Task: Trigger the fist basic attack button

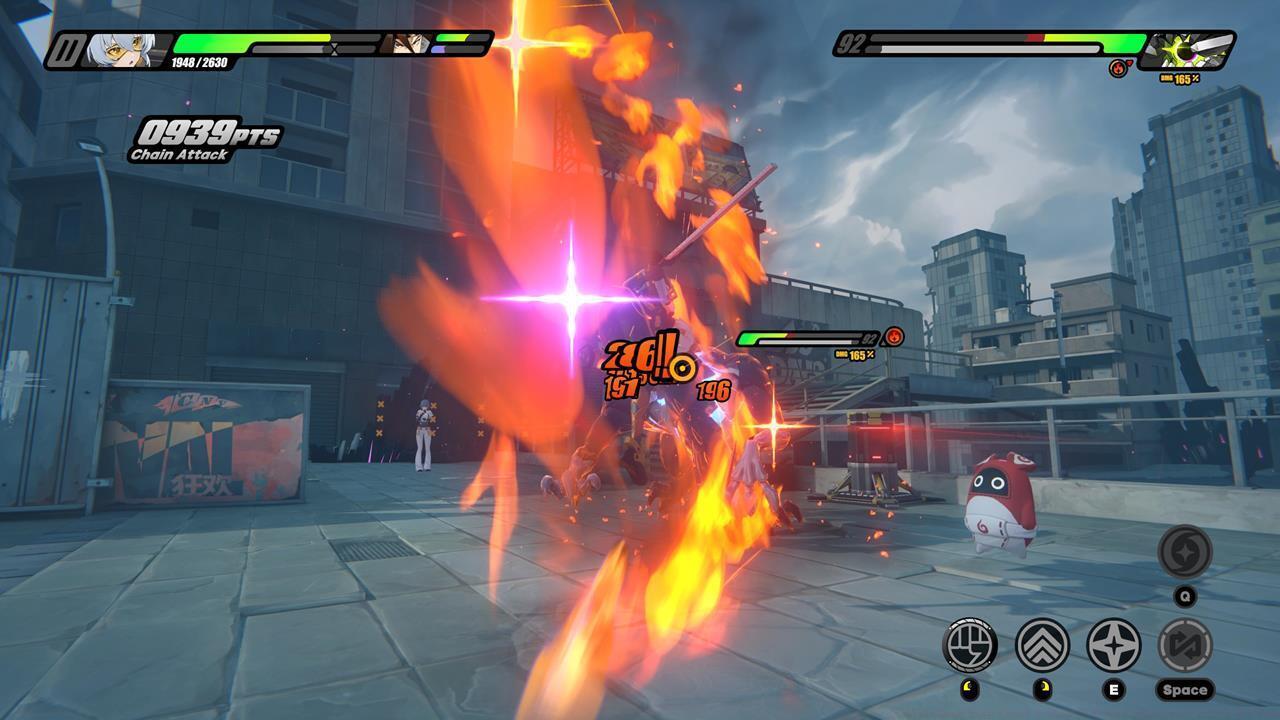Action: click(x=970, y=645)
